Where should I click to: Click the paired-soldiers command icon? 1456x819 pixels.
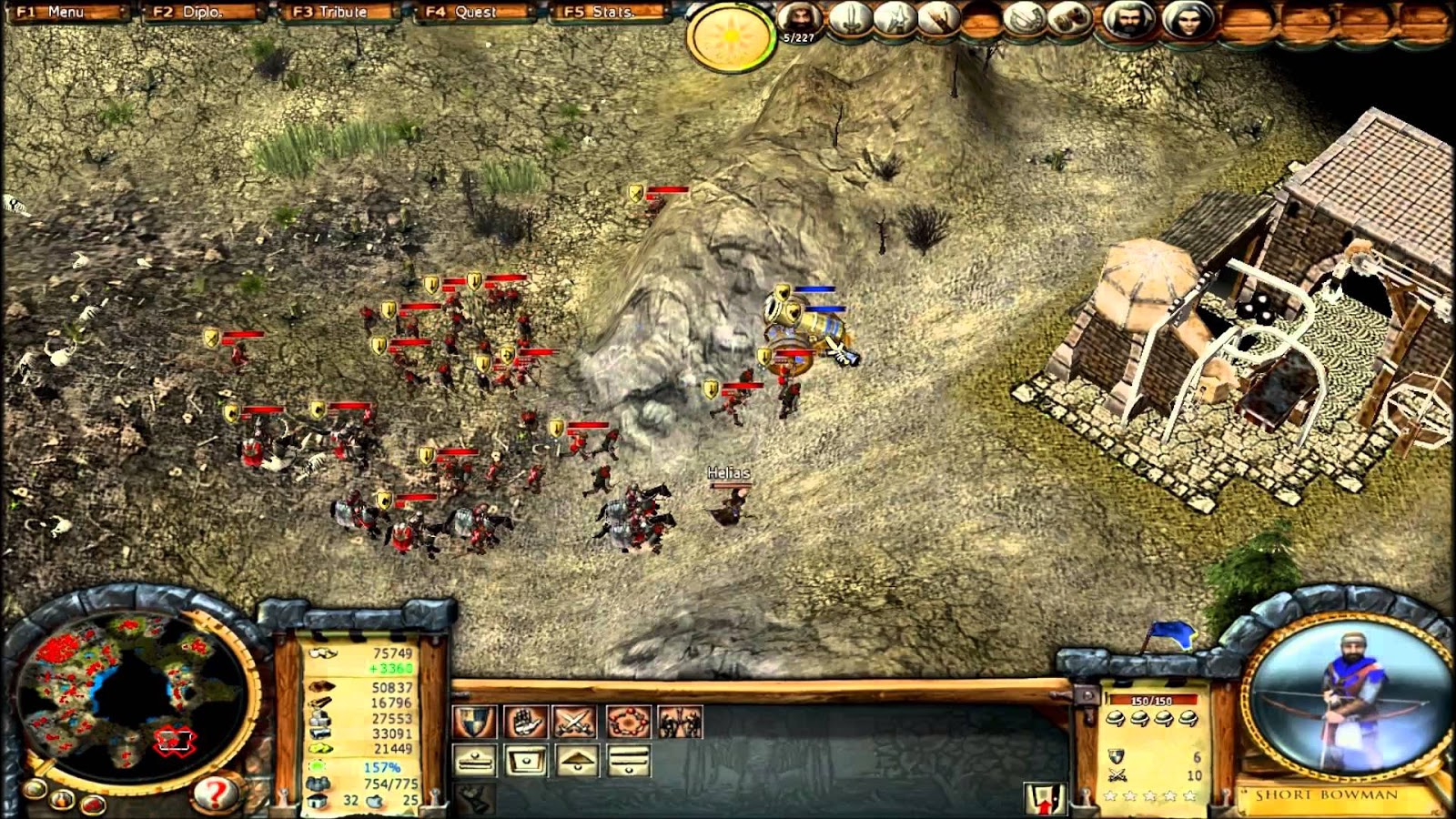[x=680, y=722]
